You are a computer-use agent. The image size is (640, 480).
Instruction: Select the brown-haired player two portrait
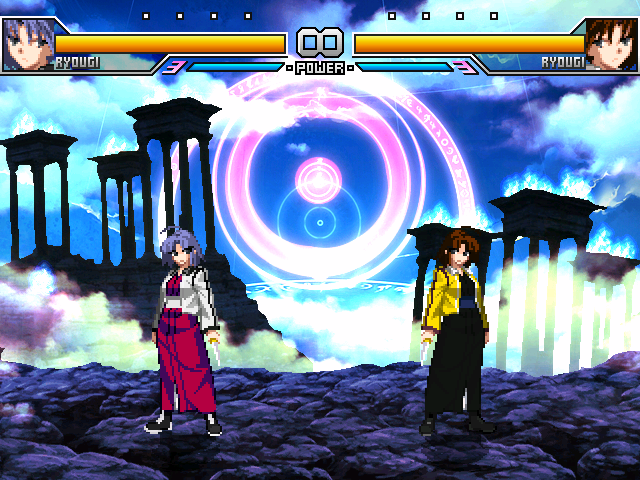click(x=611, y=45)
